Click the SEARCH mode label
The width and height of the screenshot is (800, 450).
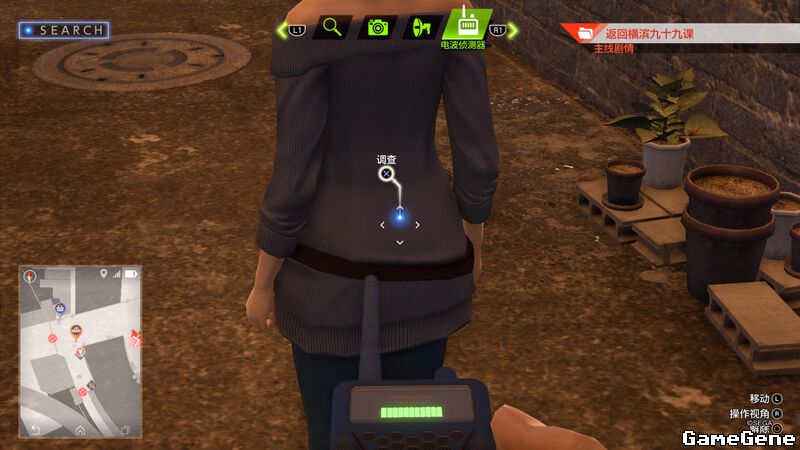click(64, 30)
